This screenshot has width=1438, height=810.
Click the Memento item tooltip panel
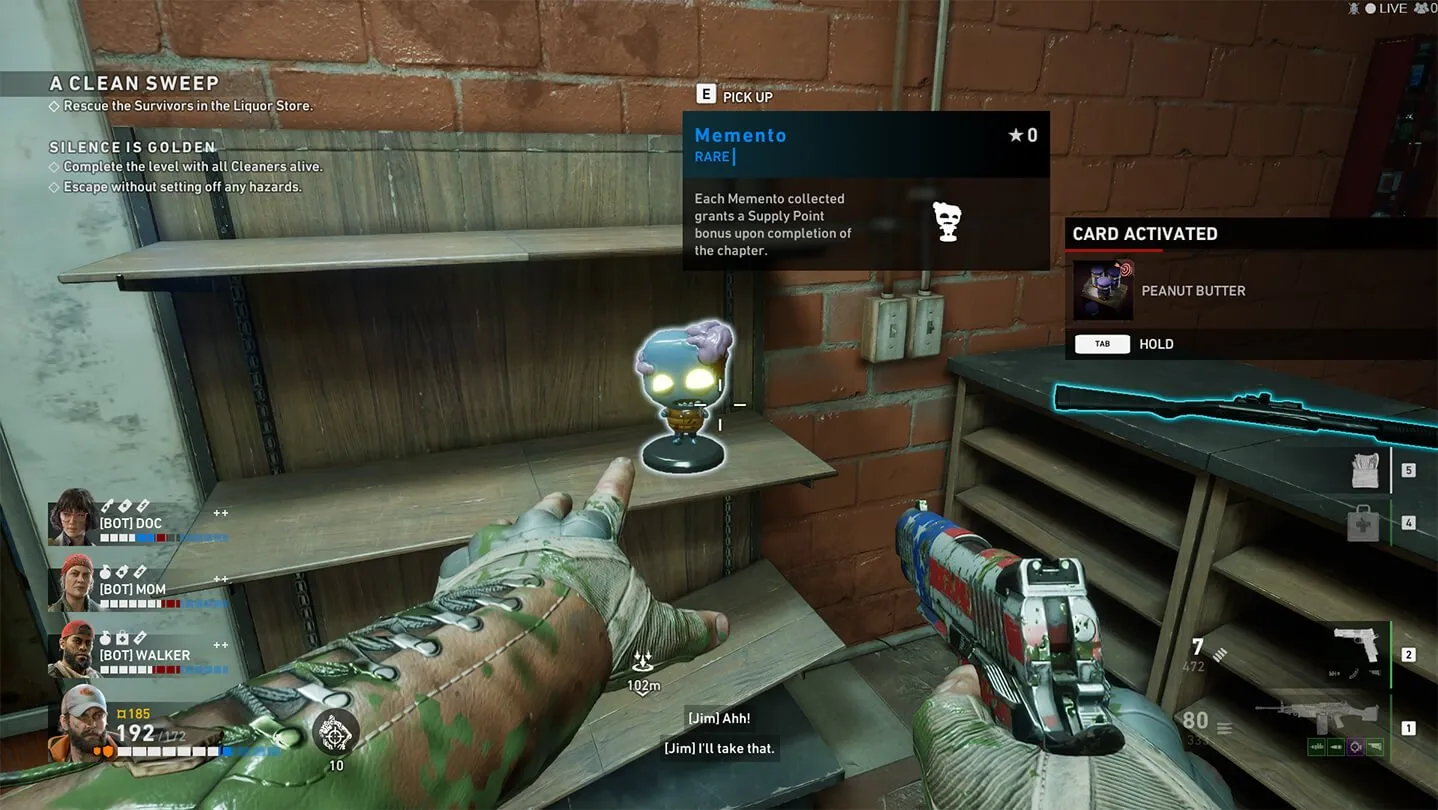point(865,190)
